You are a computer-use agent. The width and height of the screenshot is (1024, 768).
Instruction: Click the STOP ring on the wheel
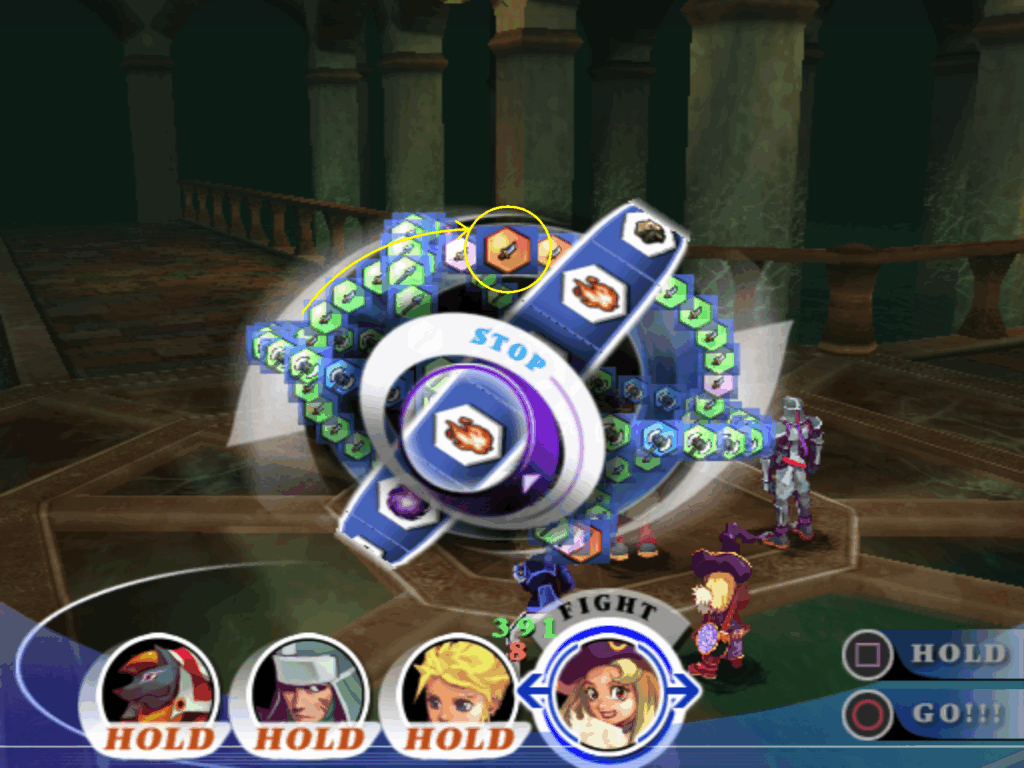pyautogui.click(x=507, y=343)
